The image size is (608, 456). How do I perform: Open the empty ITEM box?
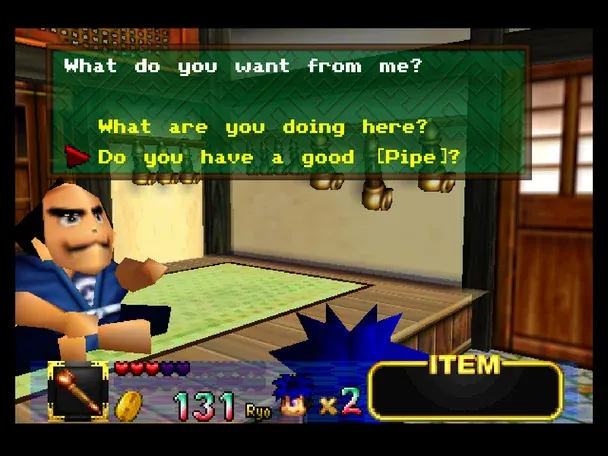466,394
